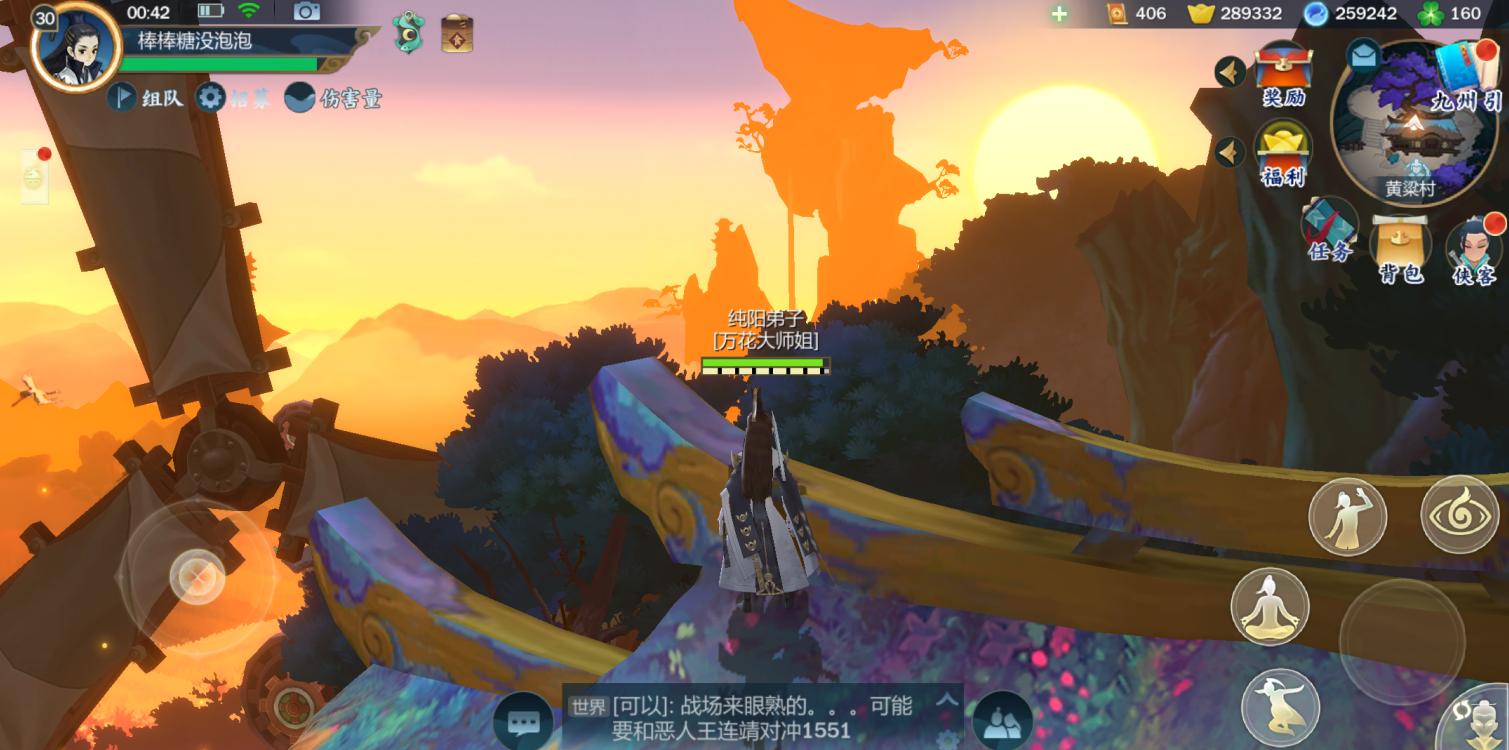The width and height of the screenshot is (1509, 750).
Task: Click the jade moon pendant icon
Action: tap(408, 34)
